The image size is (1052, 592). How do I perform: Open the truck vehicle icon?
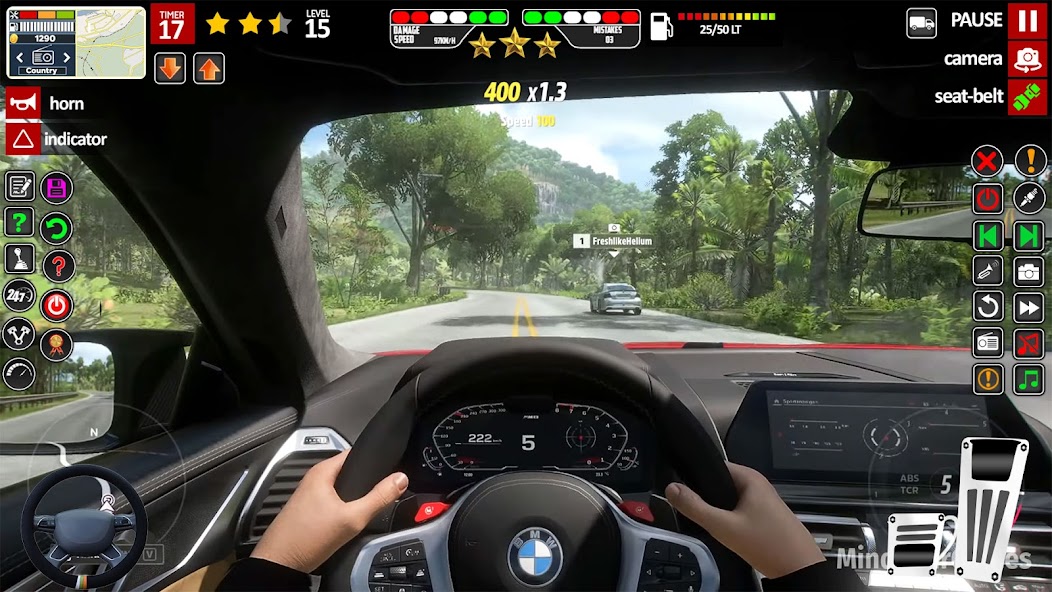pyautogui.click(x=921, y=22)
